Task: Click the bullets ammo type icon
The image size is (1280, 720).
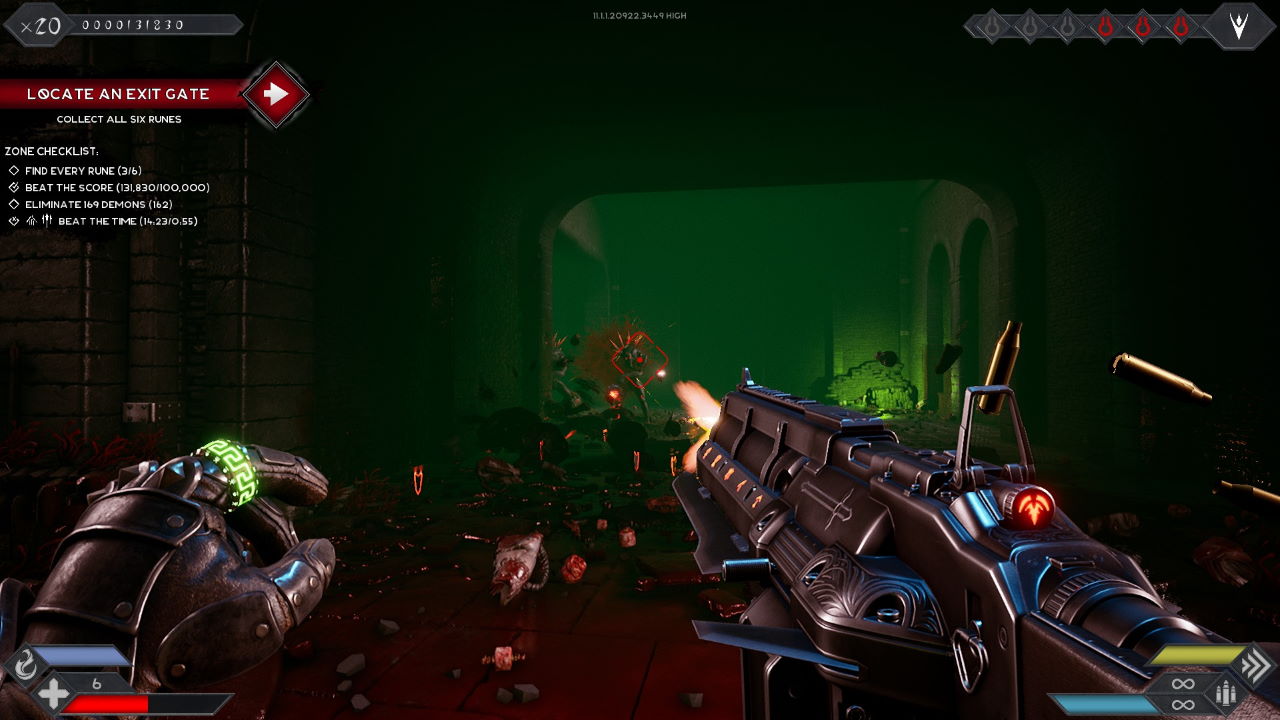Action: pos(1226,693)
